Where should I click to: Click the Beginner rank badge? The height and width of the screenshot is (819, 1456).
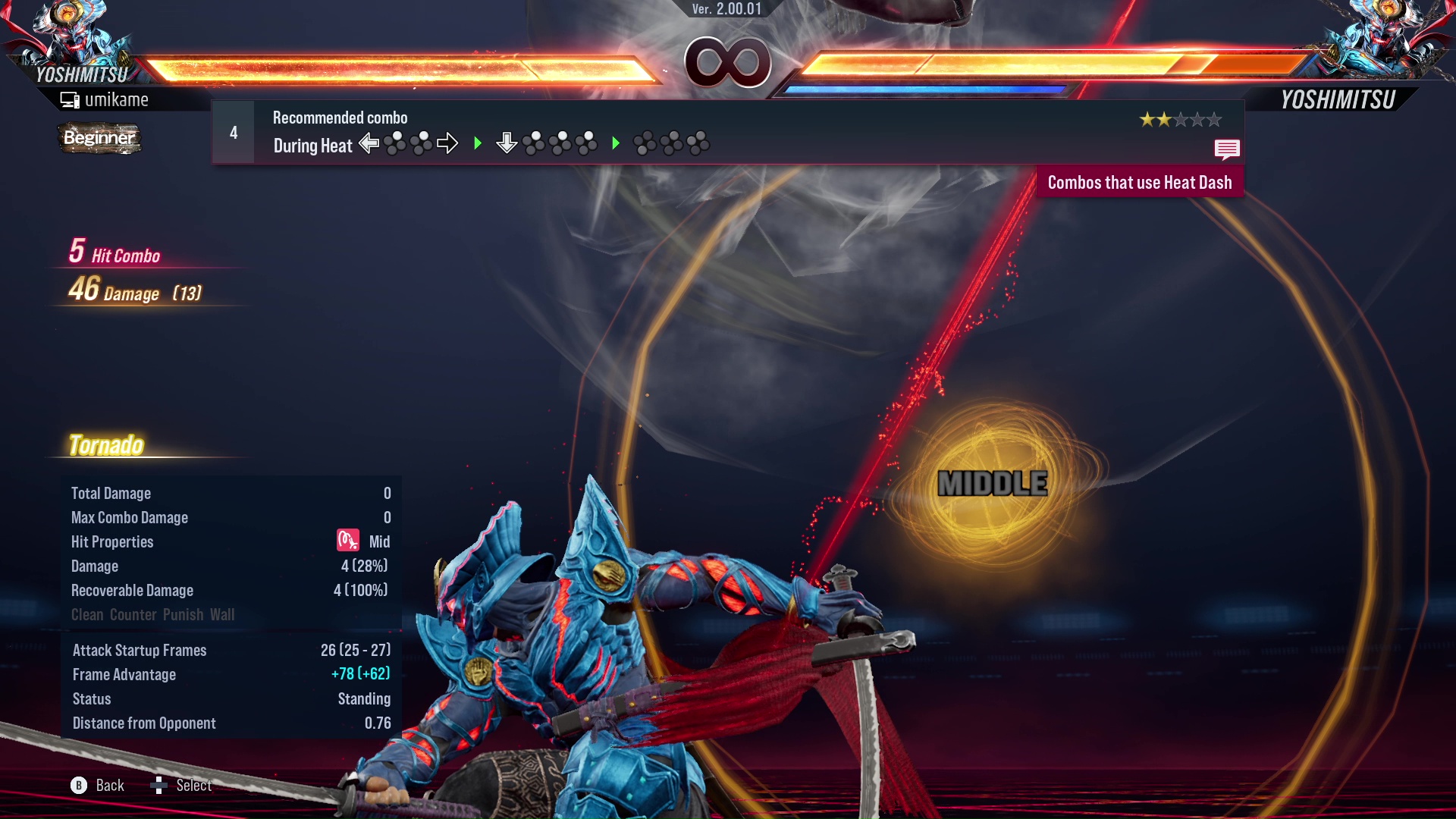(x=99, y=138)
